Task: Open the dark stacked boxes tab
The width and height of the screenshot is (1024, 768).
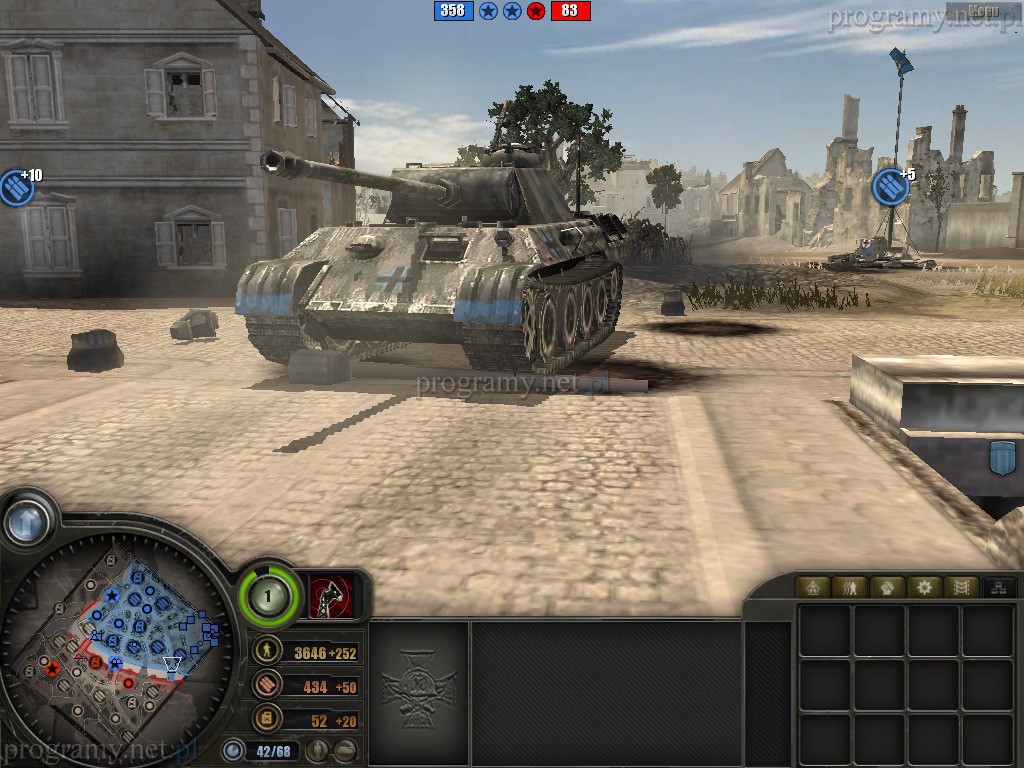Action: coord(996,587)
